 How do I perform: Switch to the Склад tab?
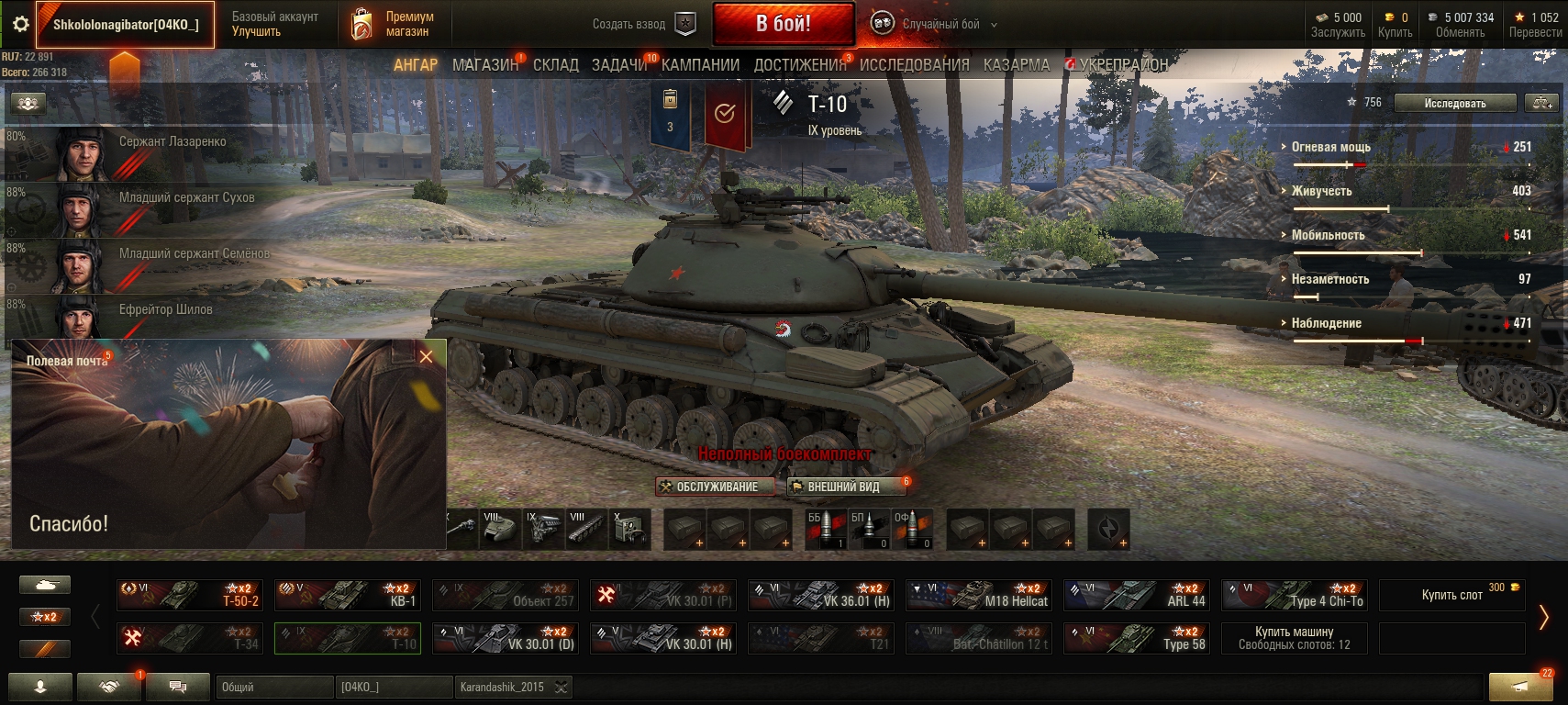pos(555,65)
